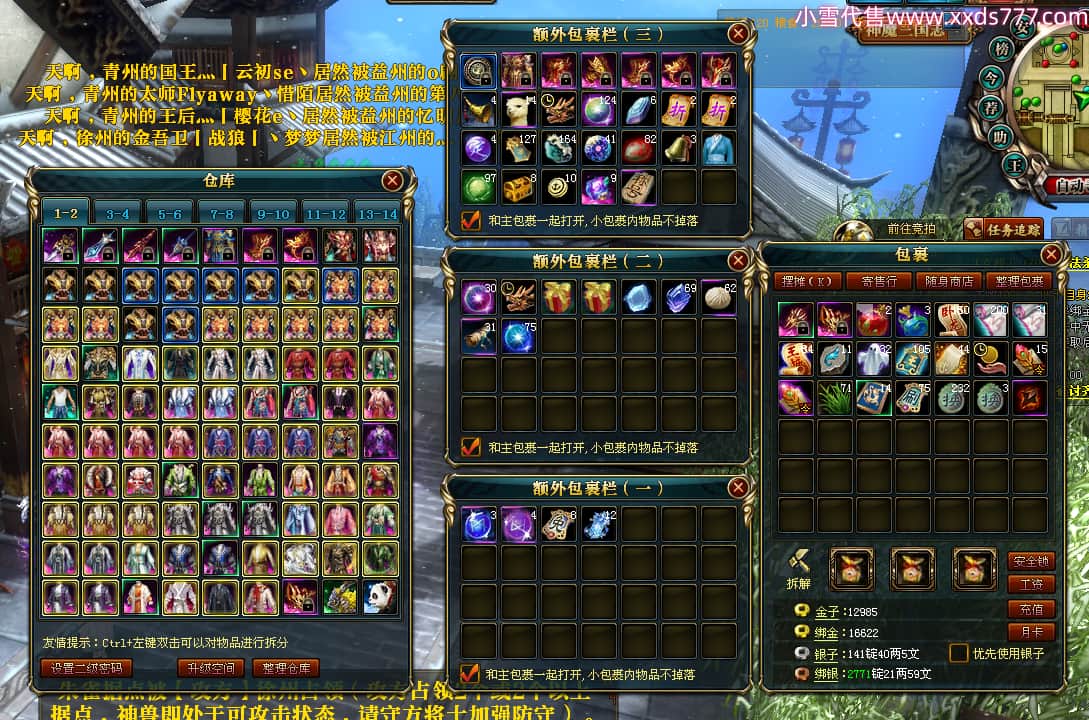Screen dimensions: 1089x720
Task: Activate the 拆解 hammer icon
Action: [799, 567]
